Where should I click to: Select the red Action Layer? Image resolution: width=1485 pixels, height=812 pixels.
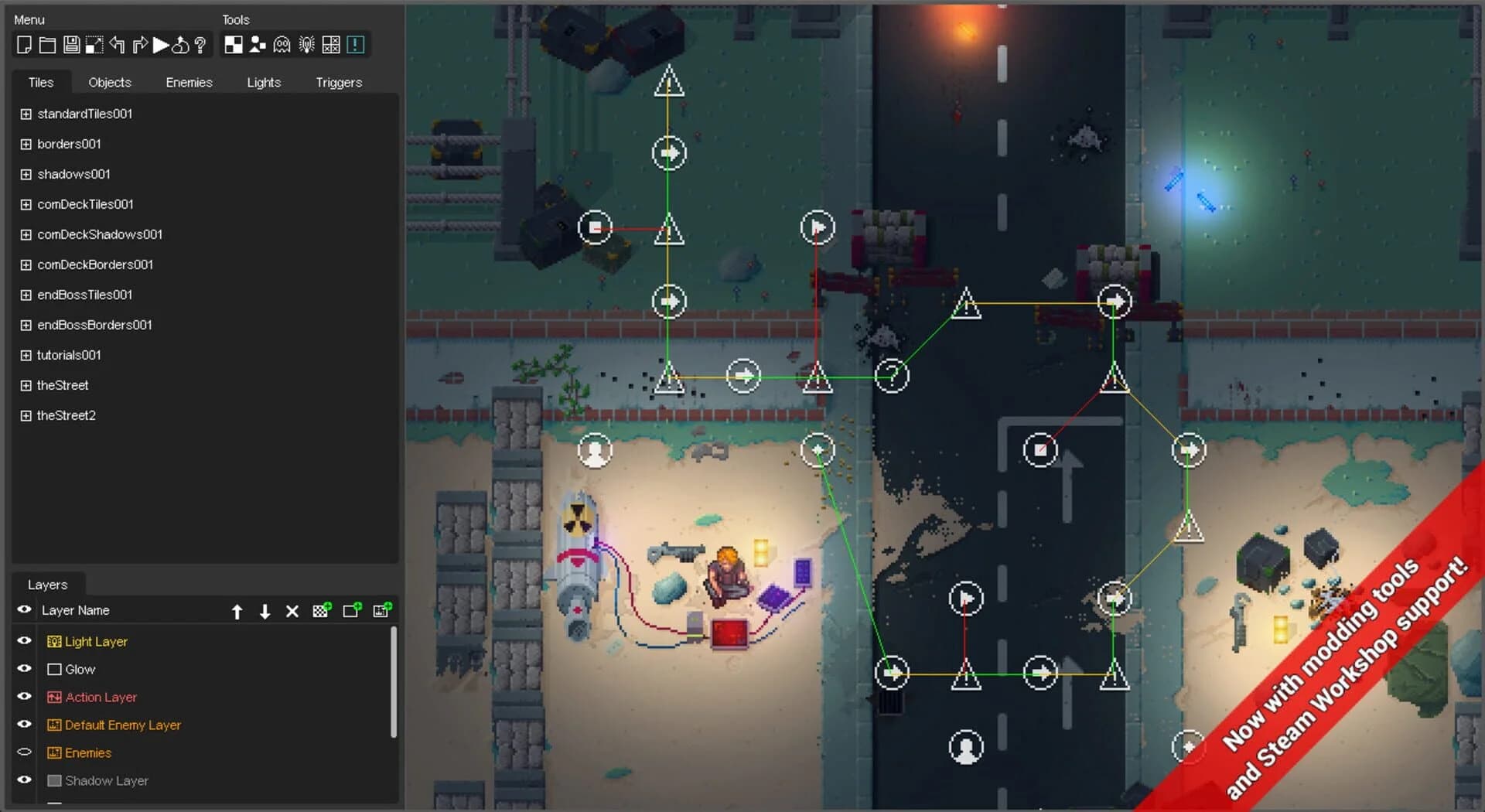[101, 696]
